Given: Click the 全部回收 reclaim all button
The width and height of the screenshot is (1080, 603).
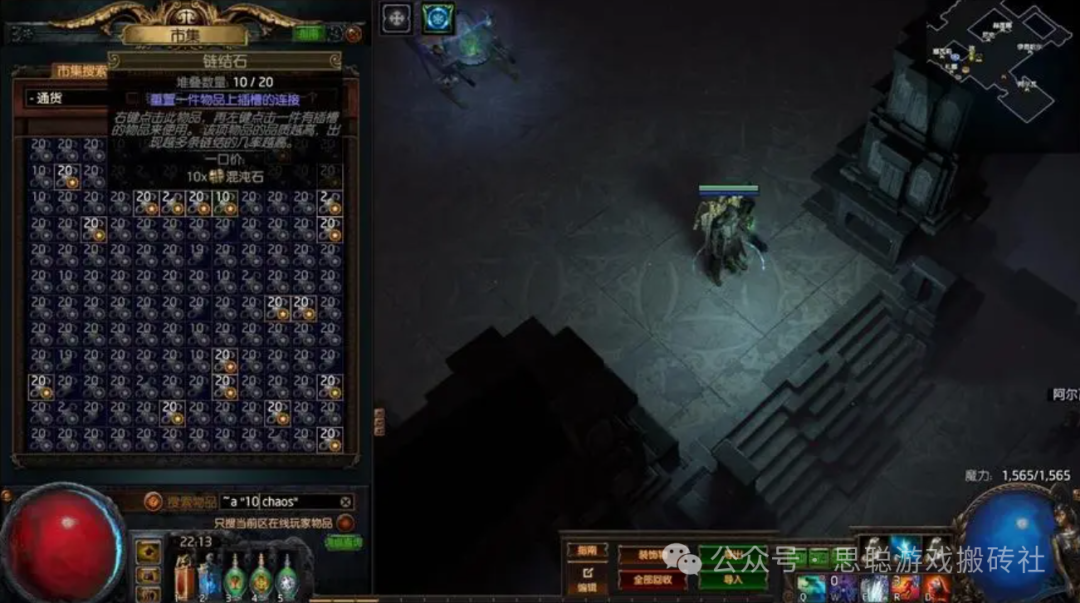Looking at the screenshot, I should tap(652, 579).
